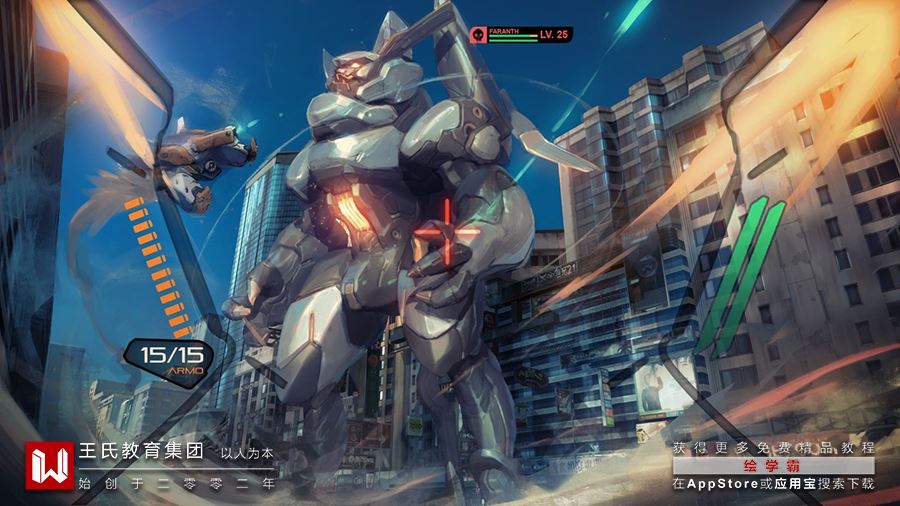
Task: Click the red W logo of 王氏教育集团
Action: click(49, 466)
